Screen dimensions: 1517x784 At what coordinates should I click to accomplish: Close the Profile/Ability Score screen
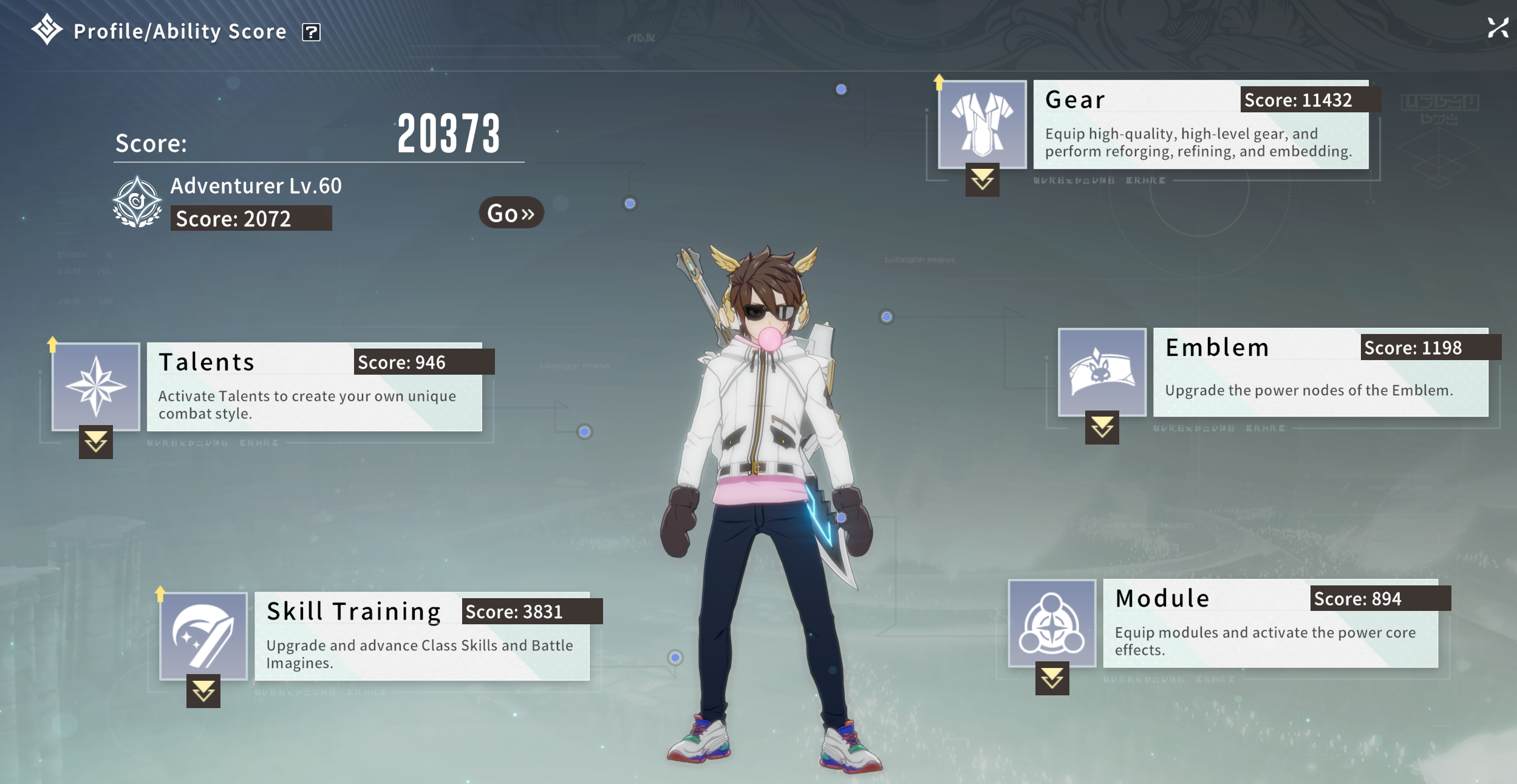[1498, 28]
